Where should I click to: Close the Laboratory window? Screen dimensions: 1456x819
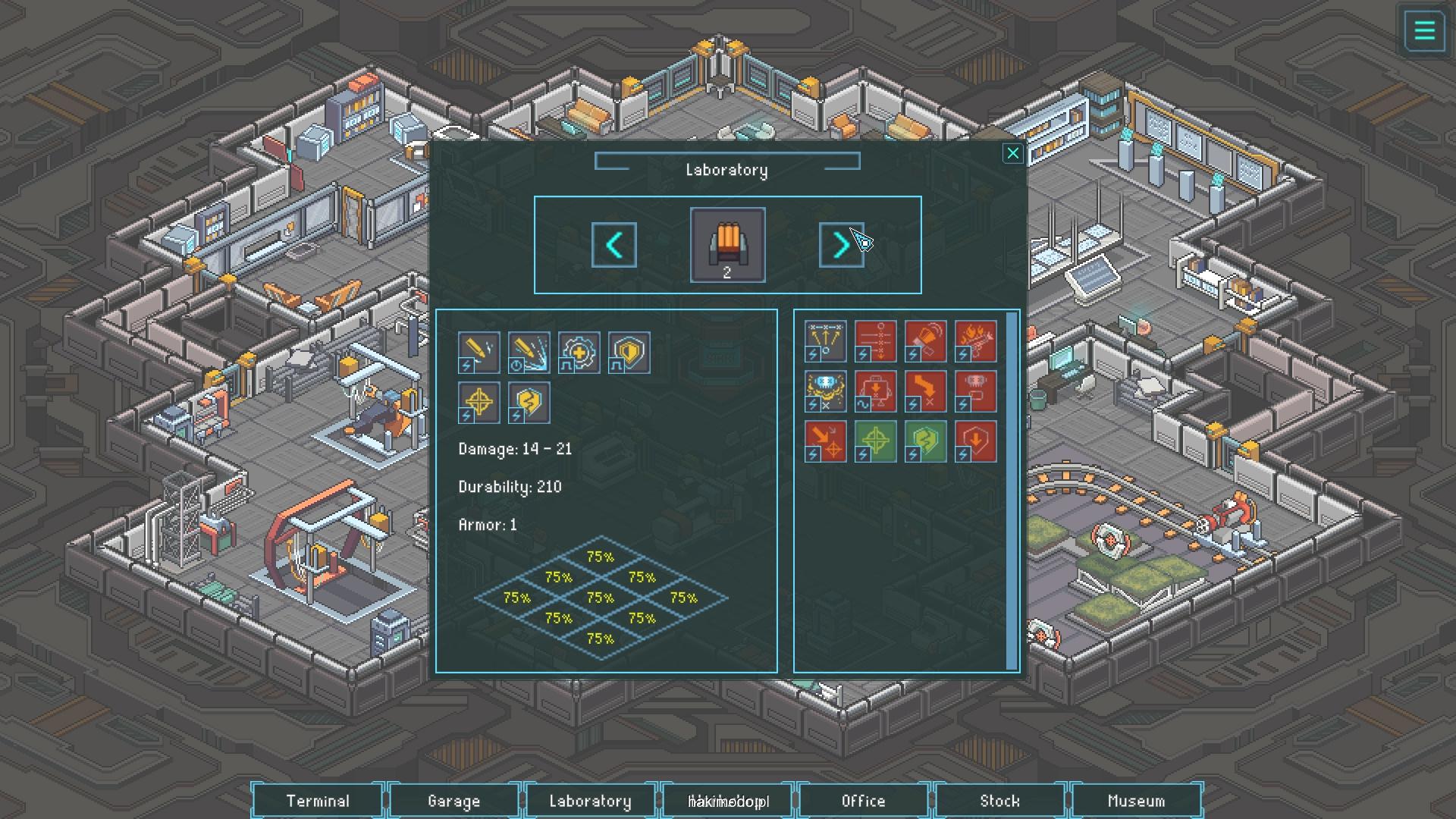[1012, 154]
